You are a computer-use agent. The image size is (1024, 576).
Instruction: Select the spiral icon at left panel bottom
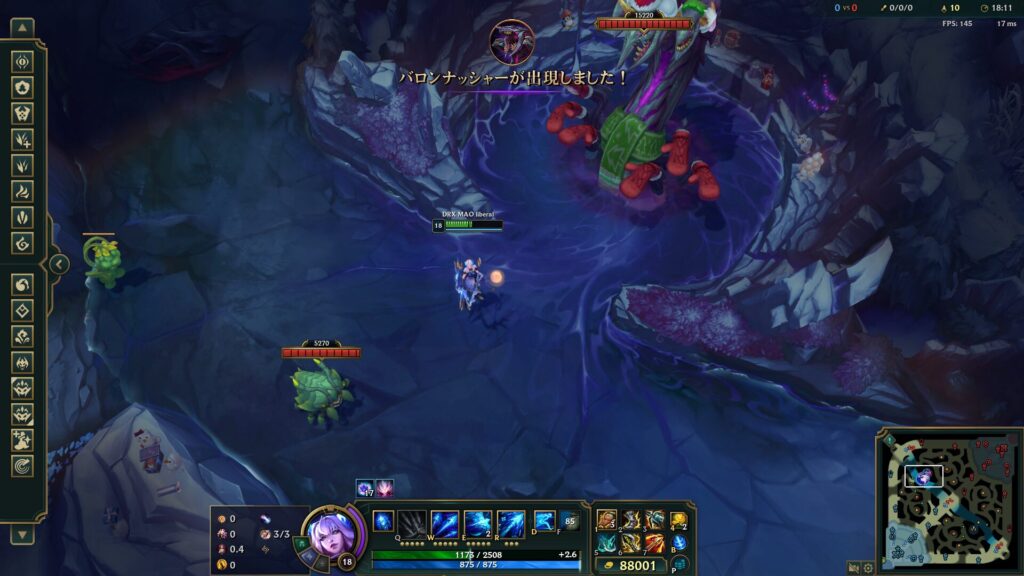(22, 466)
